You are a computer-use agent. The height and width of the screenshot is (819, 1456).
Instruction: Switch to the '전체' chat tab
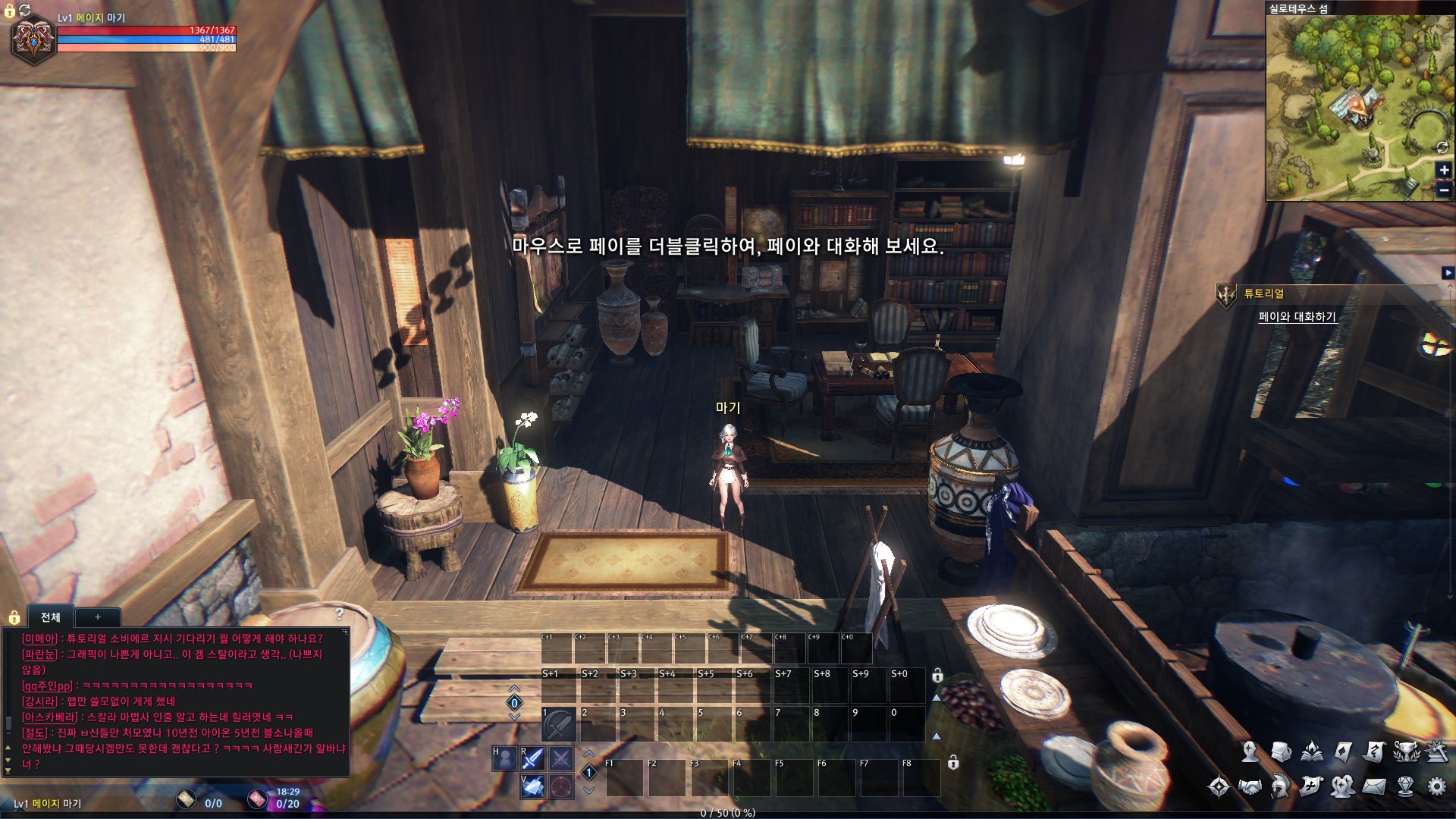coord(51,617)
